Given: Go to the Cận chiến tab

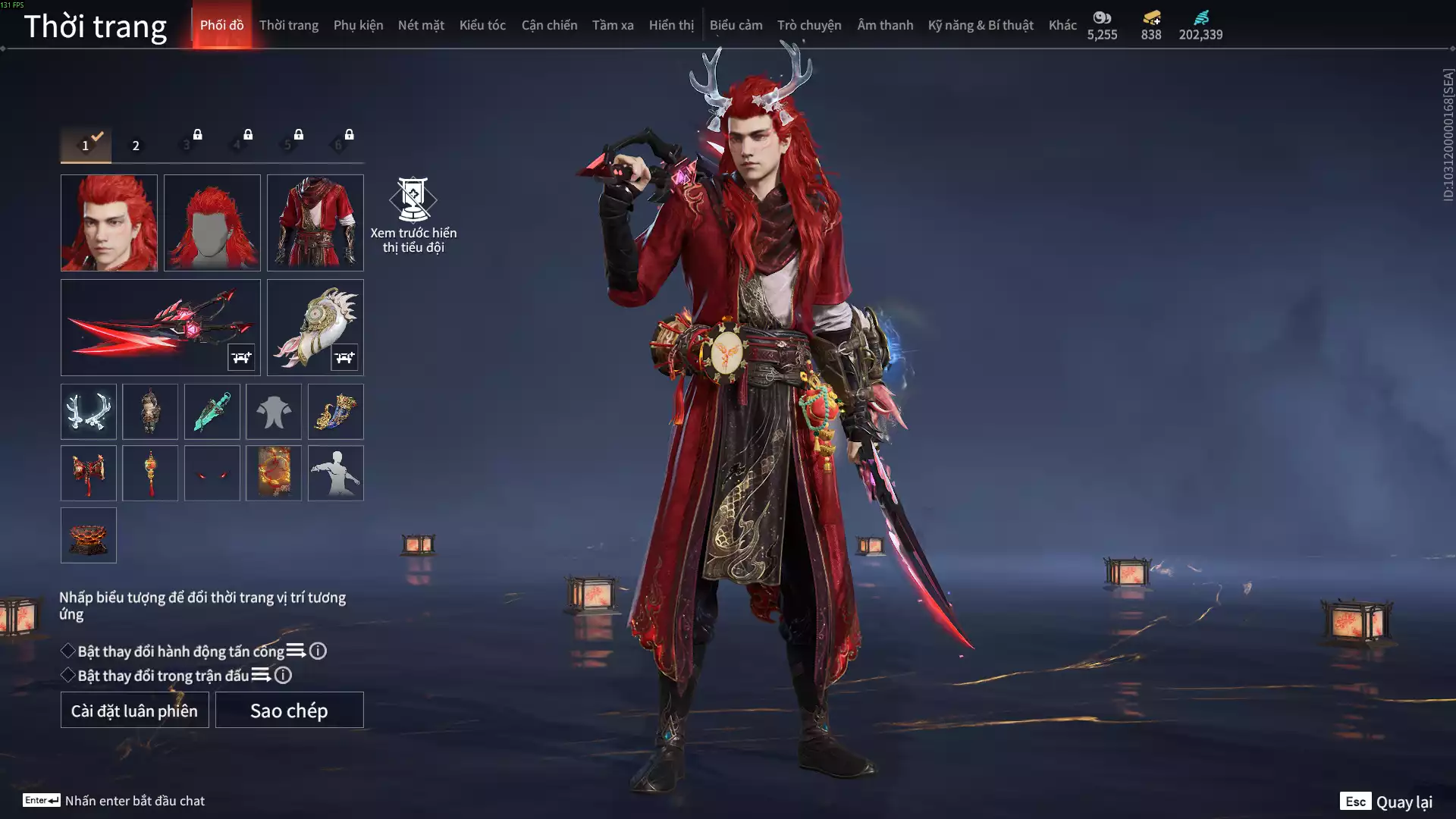Looking at the screenshot, I should click(x=549, y=25).
